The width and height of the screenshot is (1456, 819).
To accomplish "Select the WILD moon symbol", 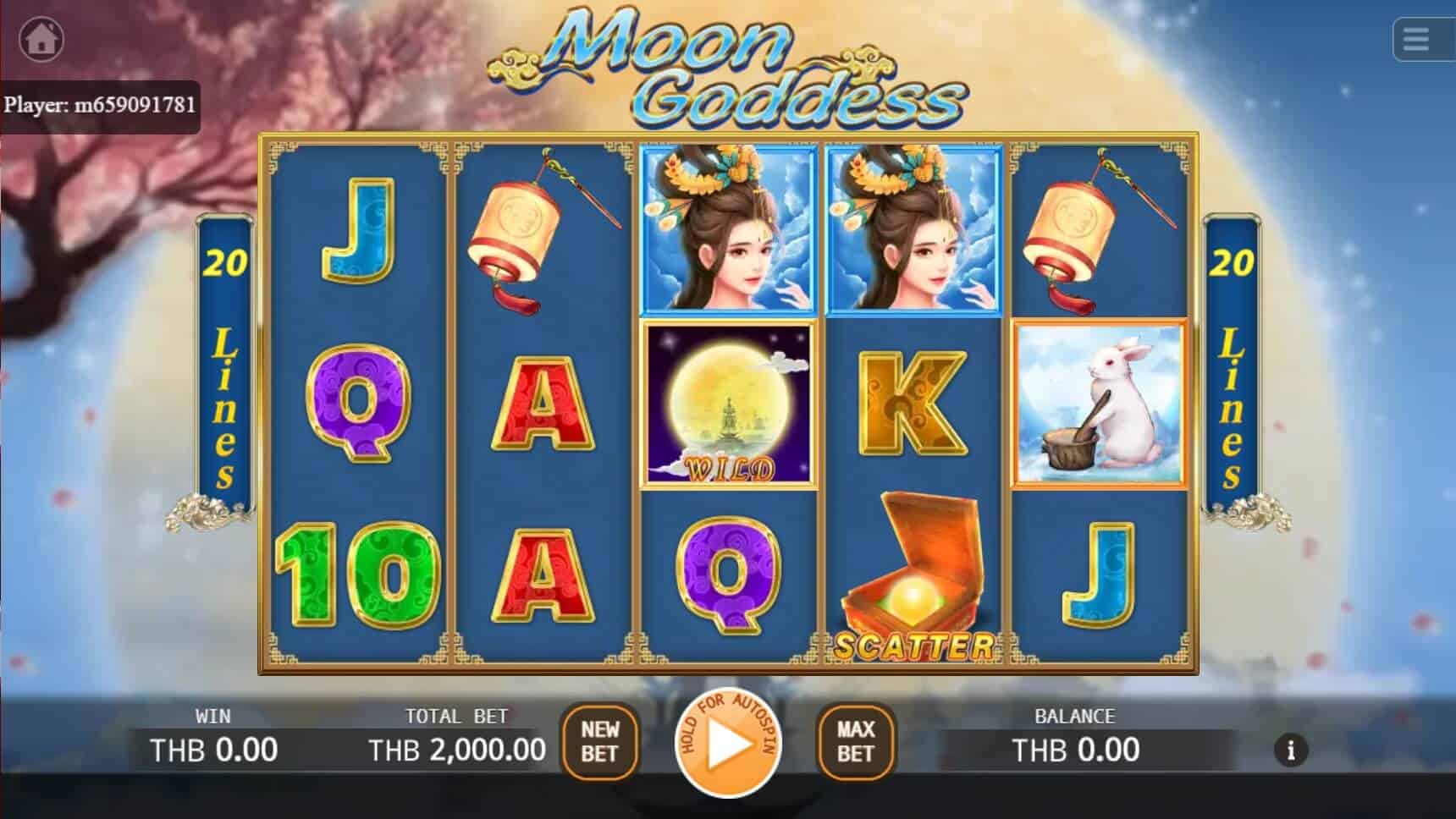I will (729, 404).
